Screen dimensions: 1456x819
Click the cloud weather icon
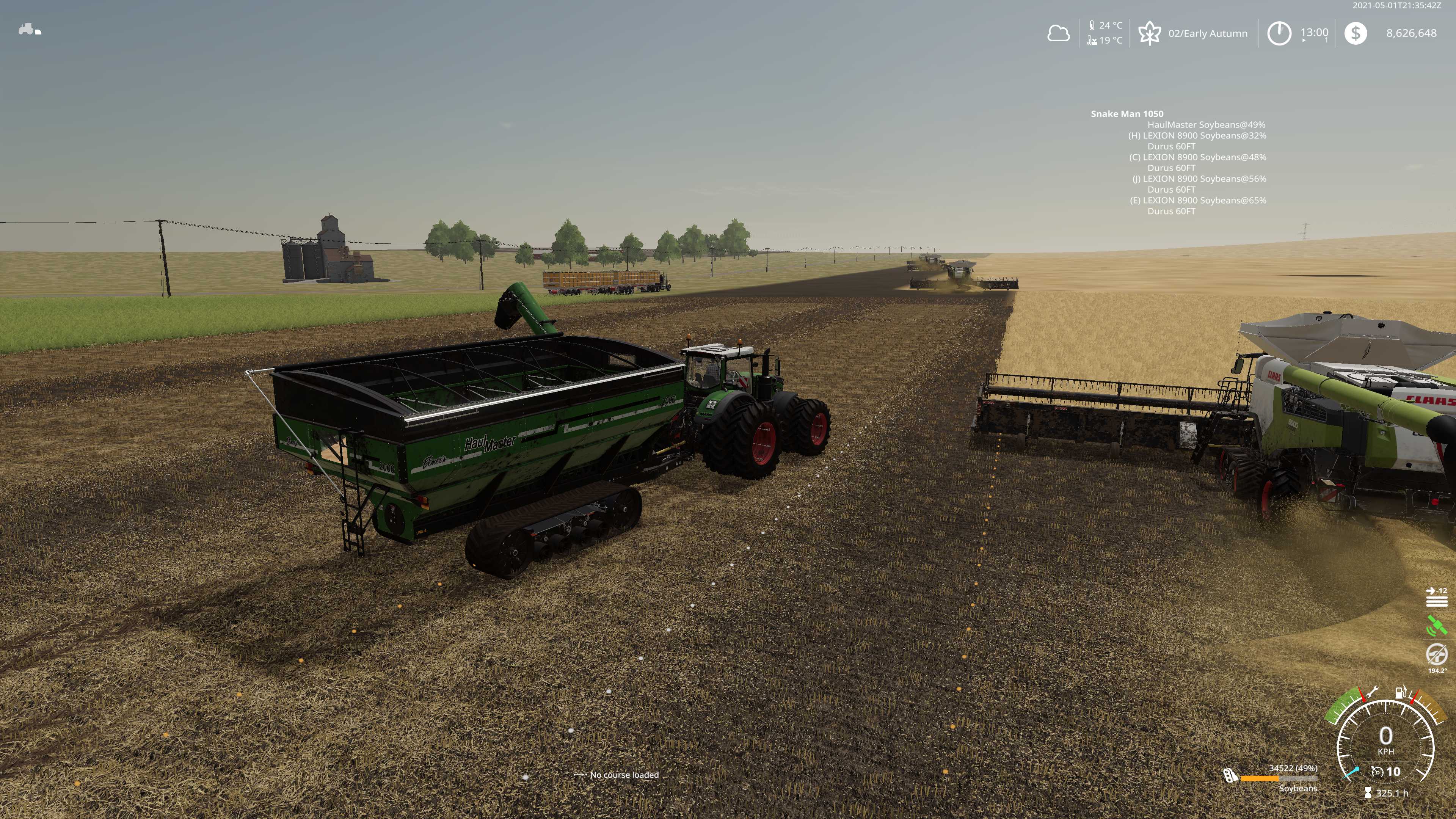point(1058,33)
